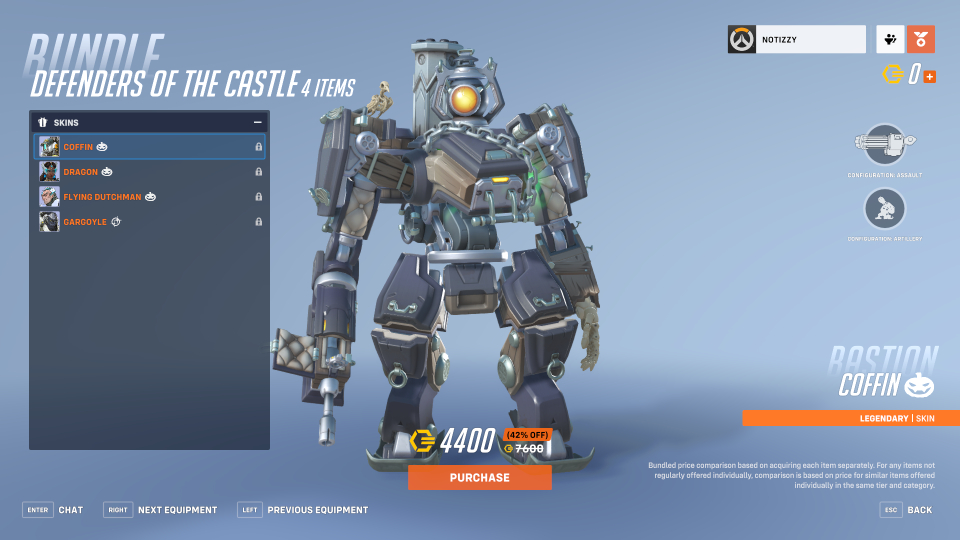
Task: Open the social friends menu icon
Action: click(890, 40)
